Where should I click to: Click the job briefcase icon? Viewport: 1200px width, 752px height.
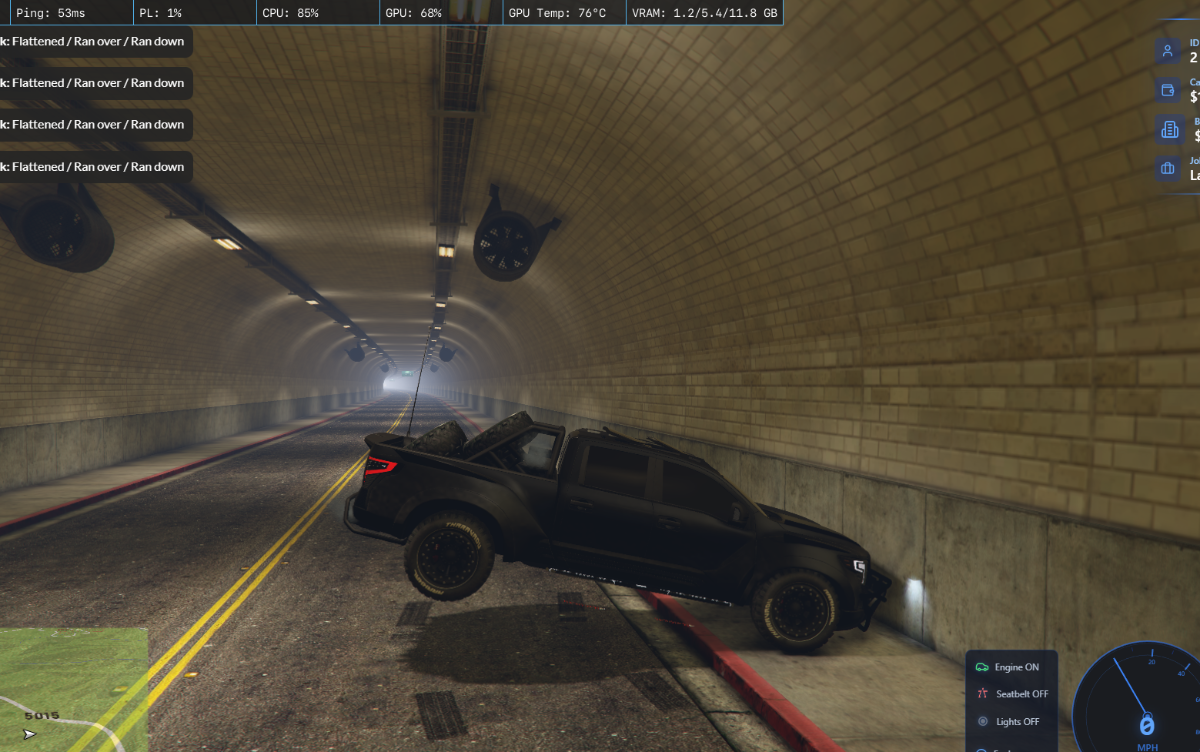(1167, 168)
